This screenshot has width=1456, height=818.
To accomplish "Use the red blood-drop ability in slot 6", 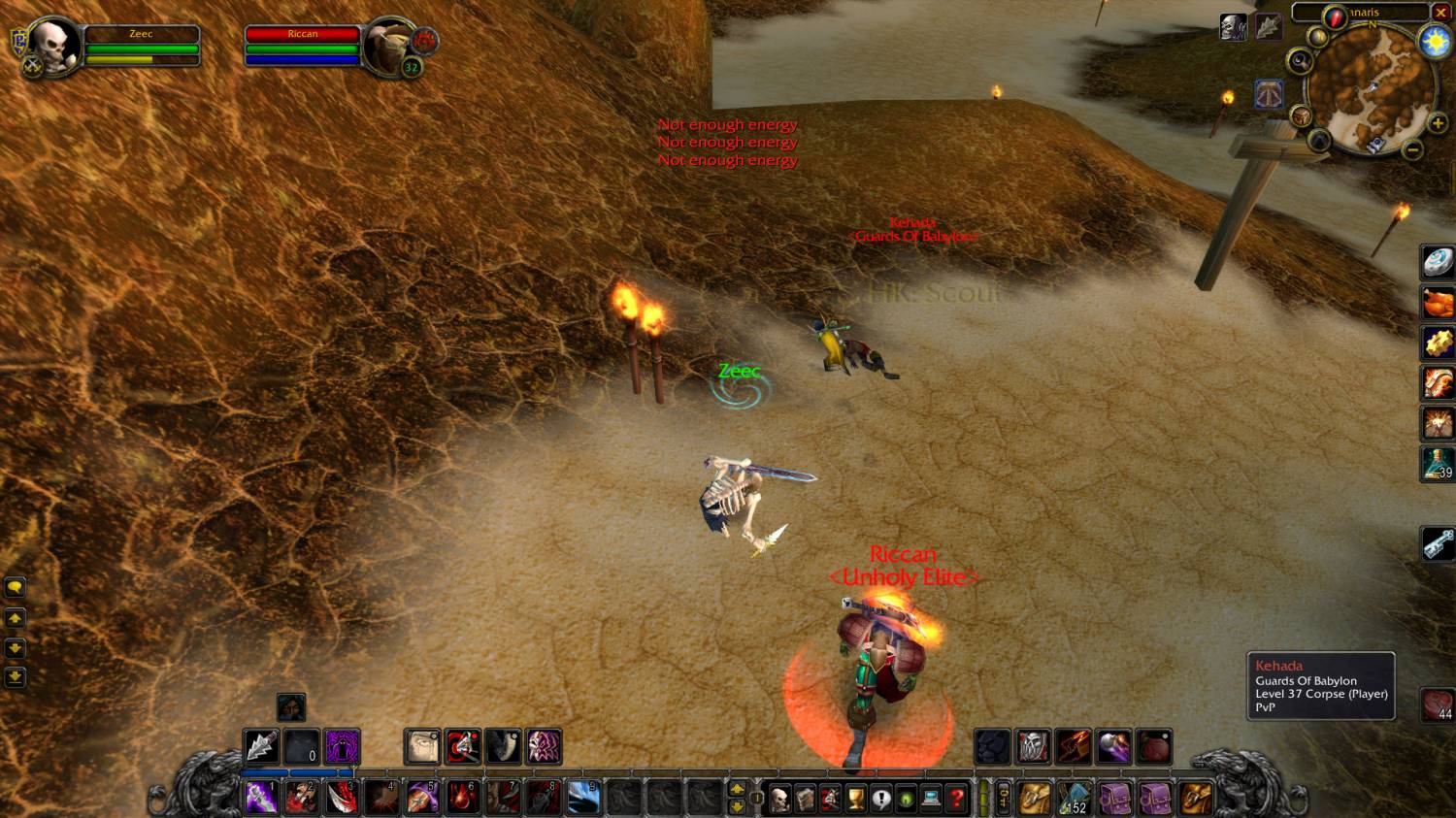I will (463, 798).
